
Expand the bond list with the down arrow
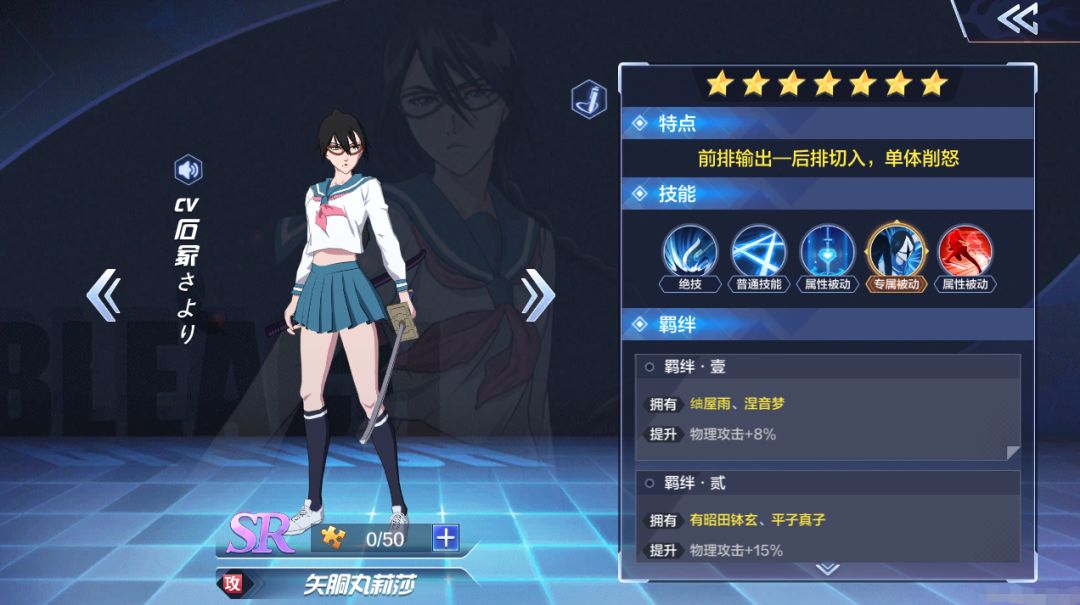pos(827,569)
